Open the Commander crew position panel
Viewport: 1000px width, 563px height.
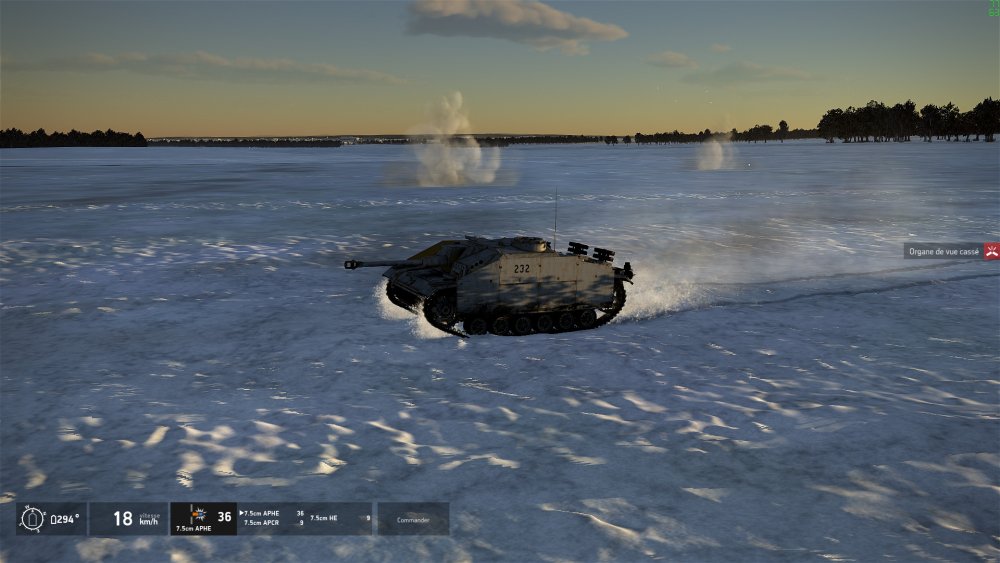[x=413, y=519]
